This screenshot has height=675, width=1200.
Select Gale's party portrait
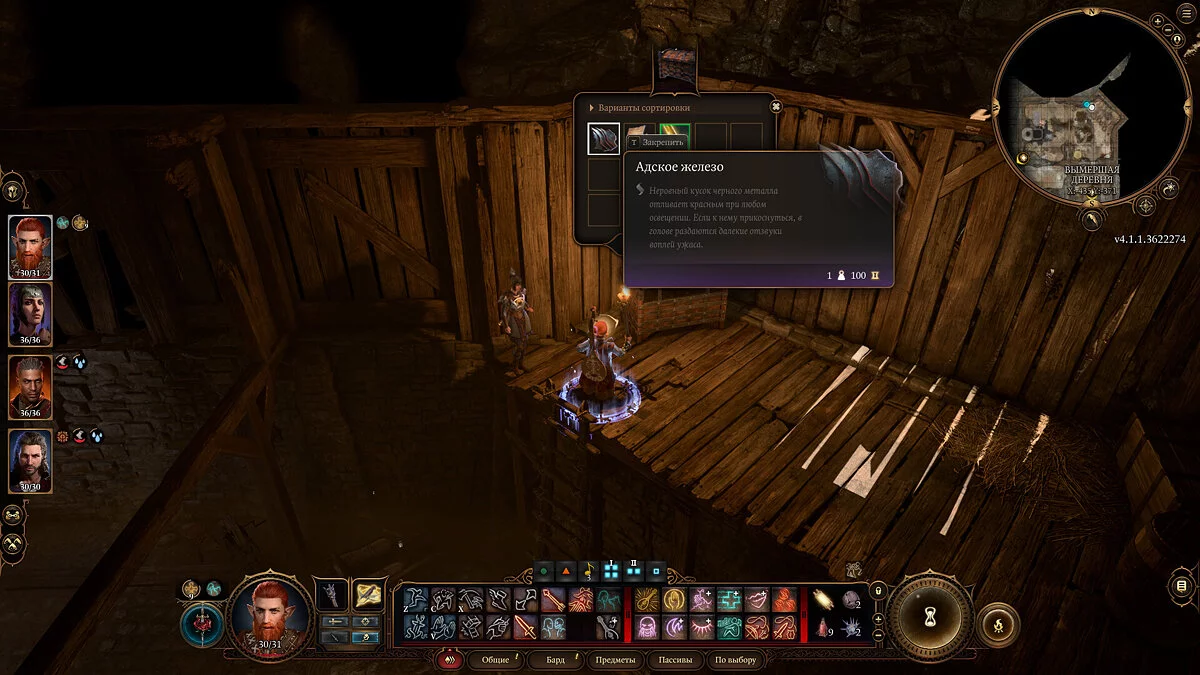point(30,460)
